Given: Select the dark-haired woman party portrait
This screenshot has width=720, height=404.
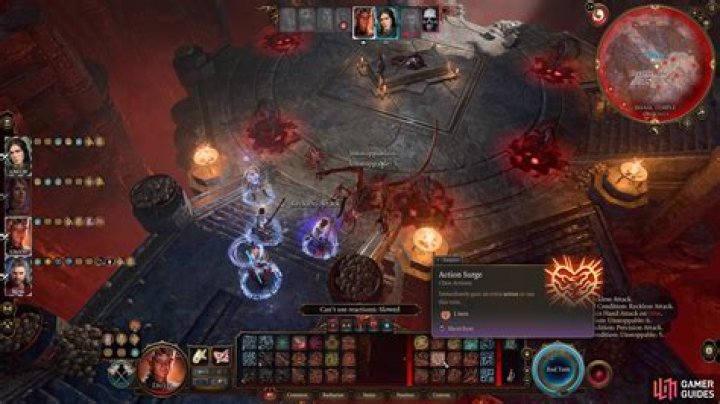Looking at the screenshot, I should pyautogui.click(x=18, y=154).
